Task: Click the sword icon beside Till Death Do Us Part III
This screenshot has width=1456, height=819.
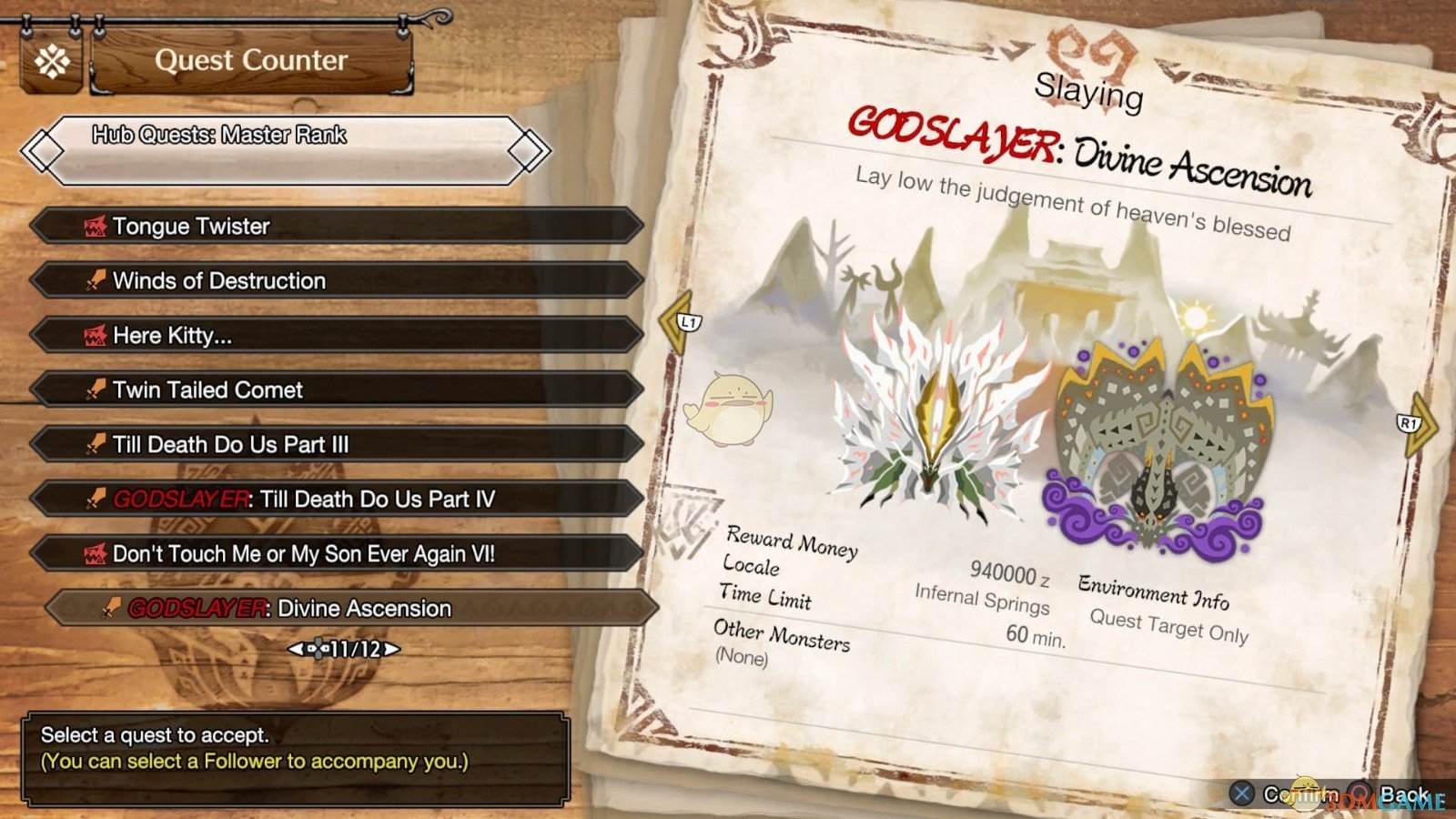Action: click(96, 444)
